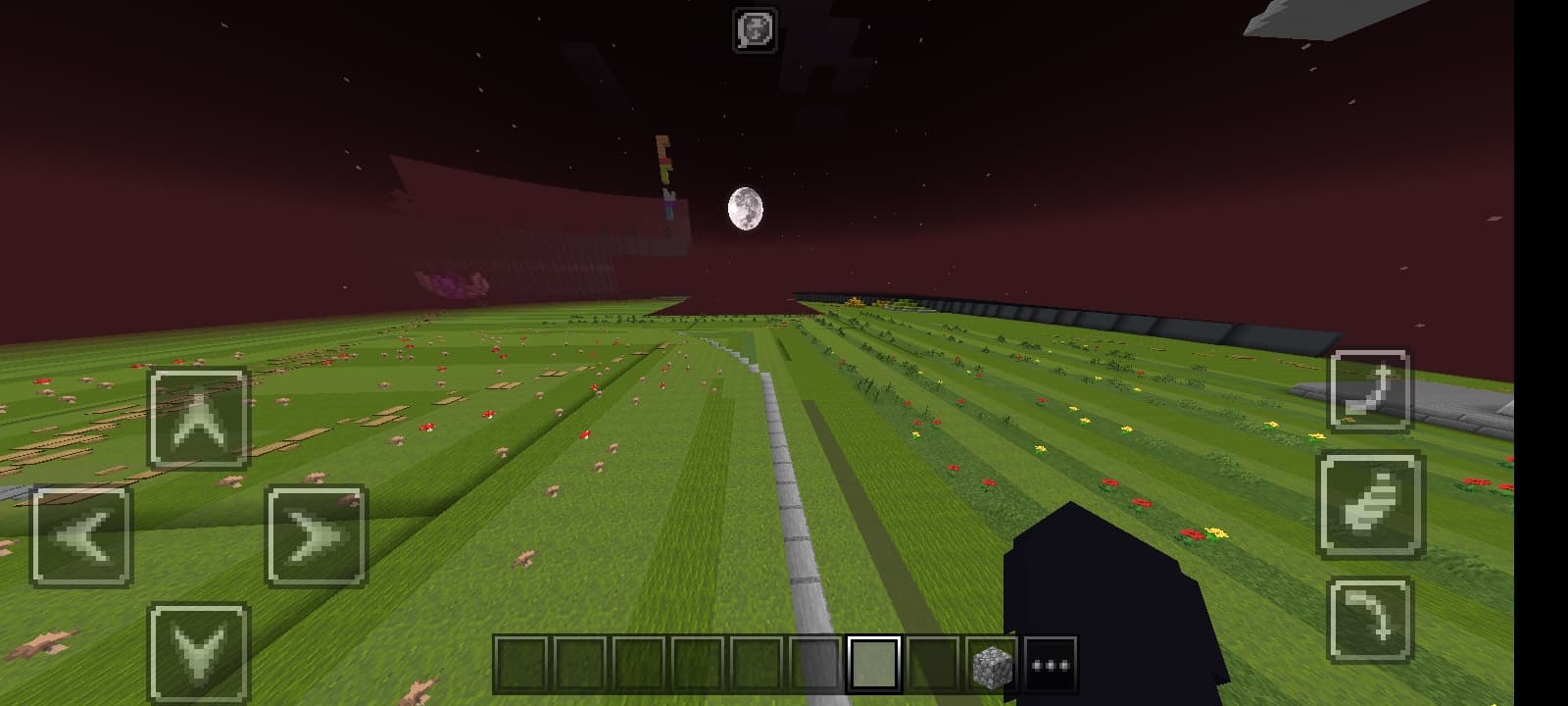
Task: Tap the fly up button
Action: [x=1370, y=390]
